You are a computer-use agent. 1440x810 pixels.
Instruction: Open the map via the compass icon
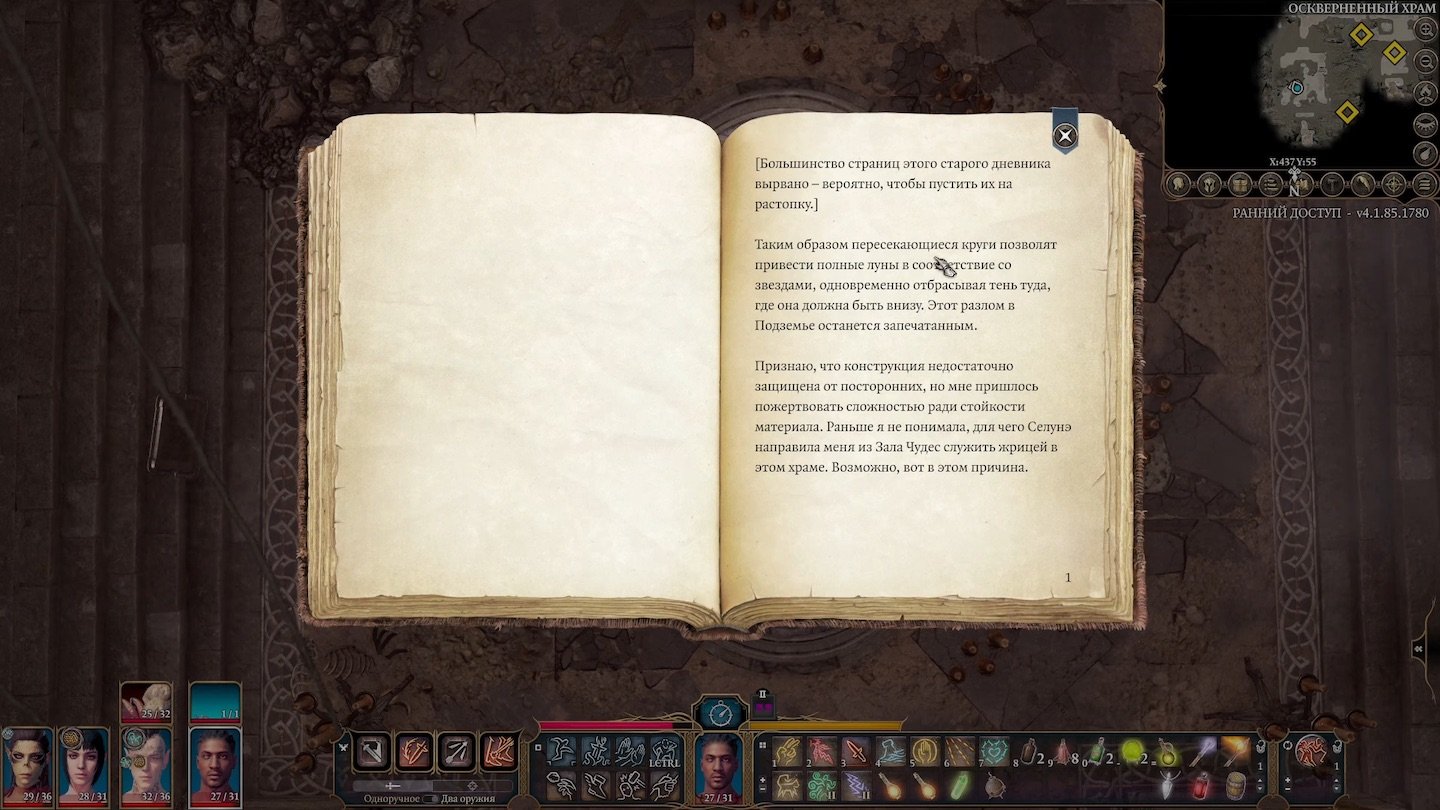(x=1393, y=185)
